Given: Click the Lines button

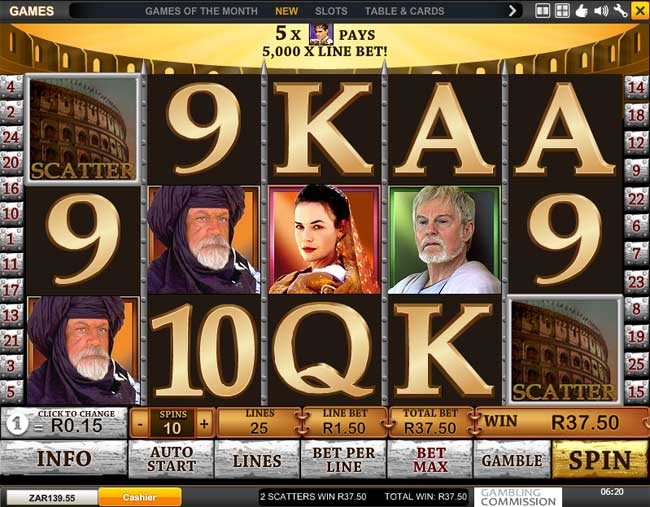Looking at the screenshot, I should [257, 460].
